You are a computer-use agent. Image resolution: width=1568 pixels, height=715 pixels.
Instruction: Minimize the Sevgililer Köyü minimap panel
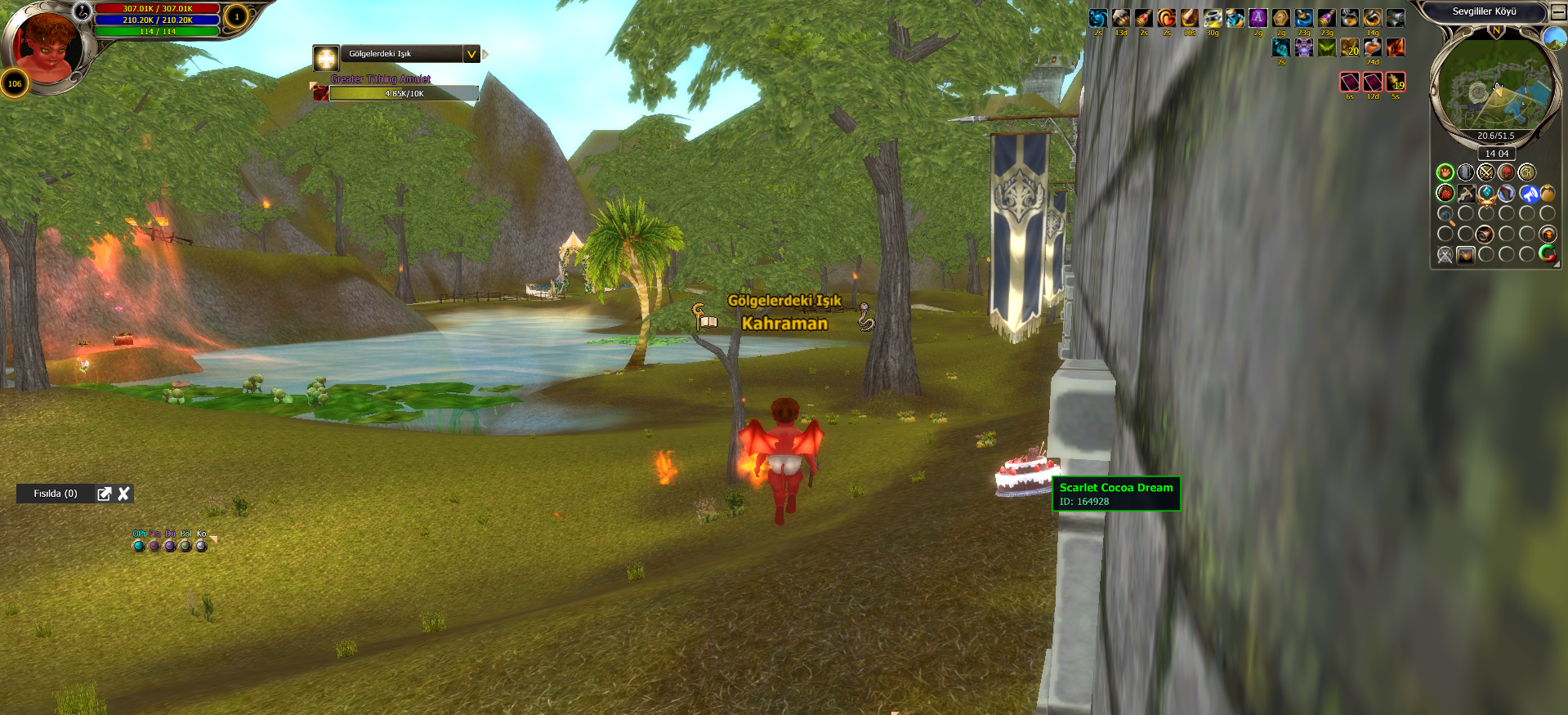pyautogui.click(x=1558, y=12)
